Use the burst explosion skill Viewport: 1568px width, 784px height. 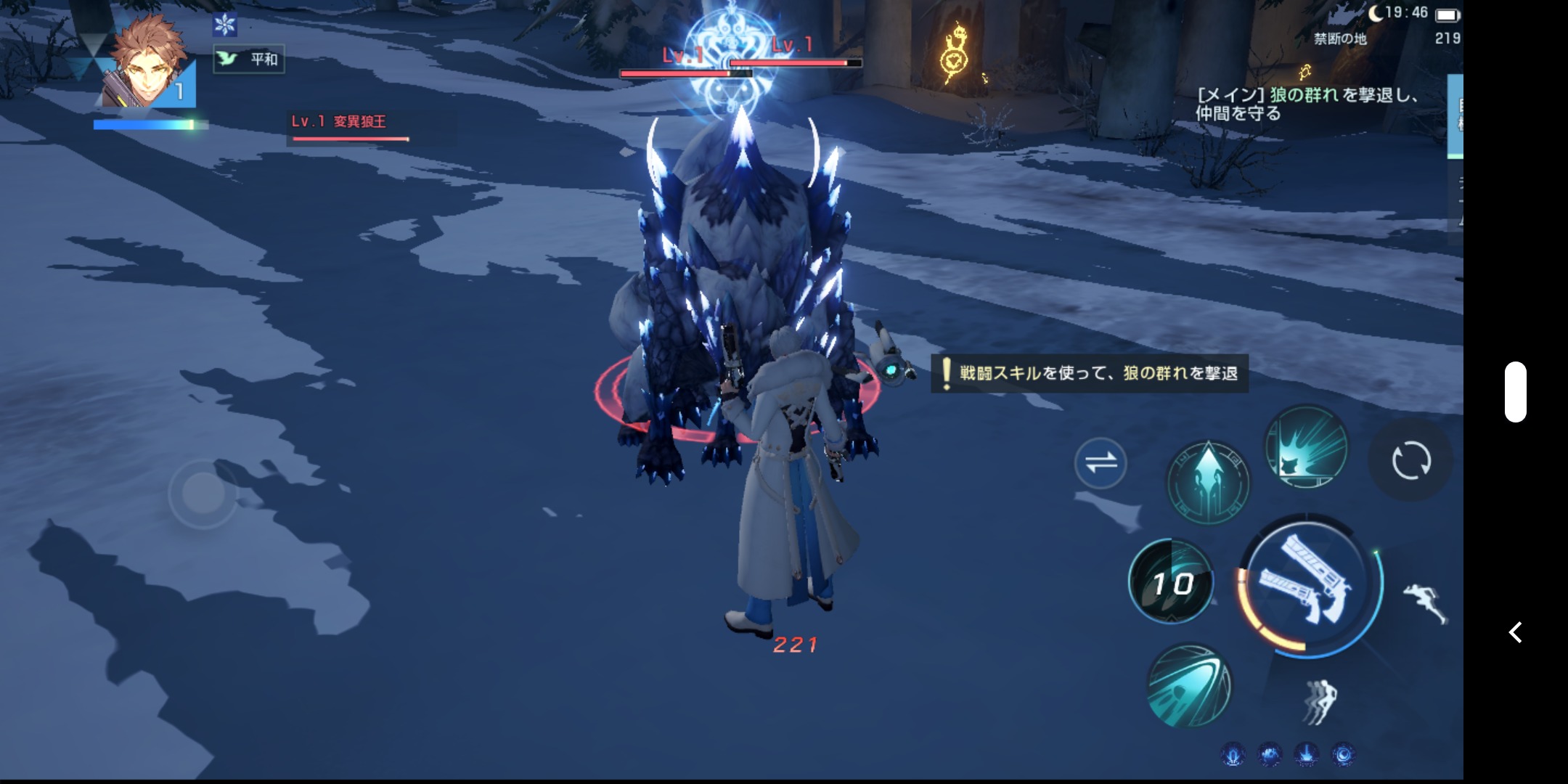point(1307,446)
